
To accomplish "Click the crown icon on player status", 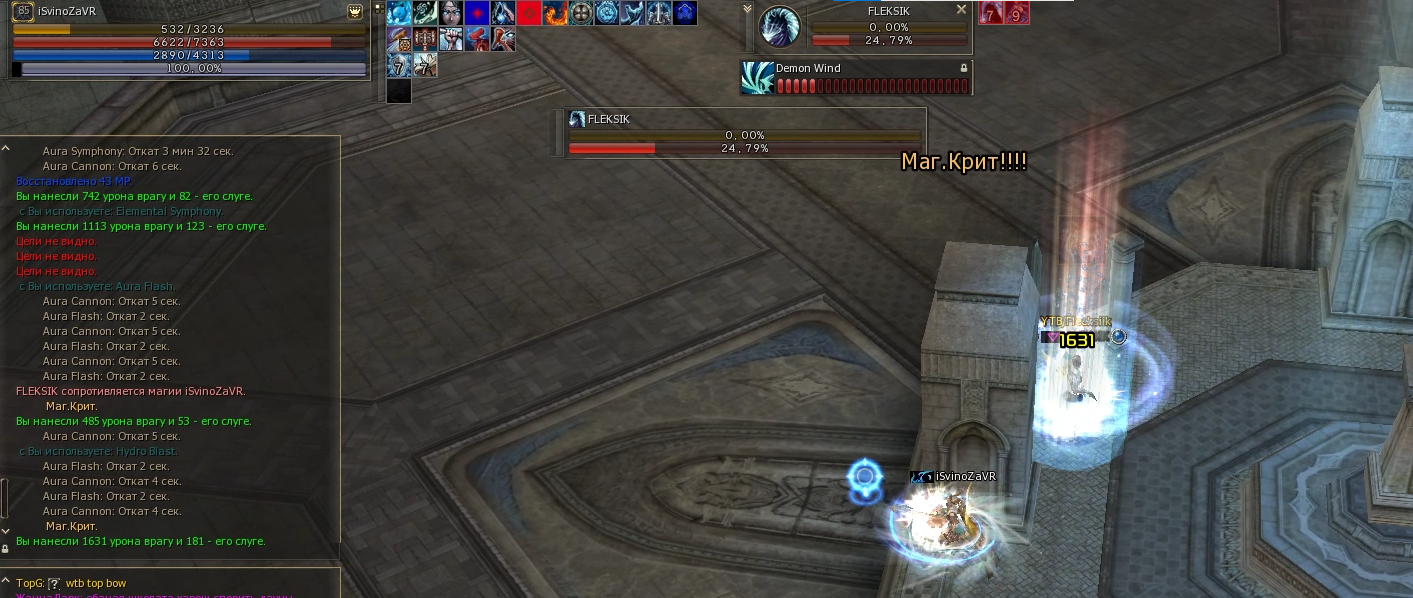I will (355, 12).
